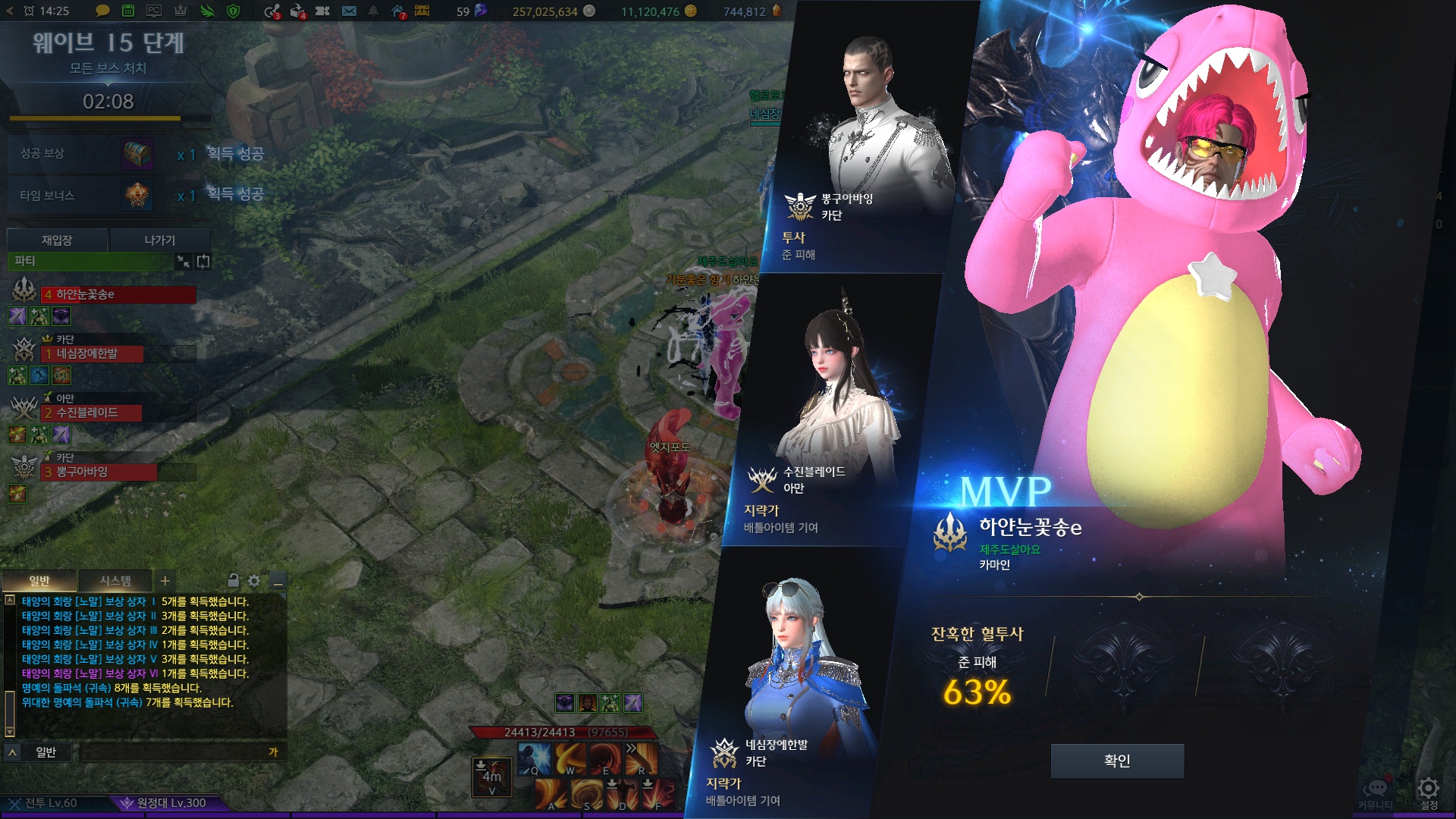Open the chat window gear settings
This screenshot has height=819, width=1456.
tap(254, 581)
